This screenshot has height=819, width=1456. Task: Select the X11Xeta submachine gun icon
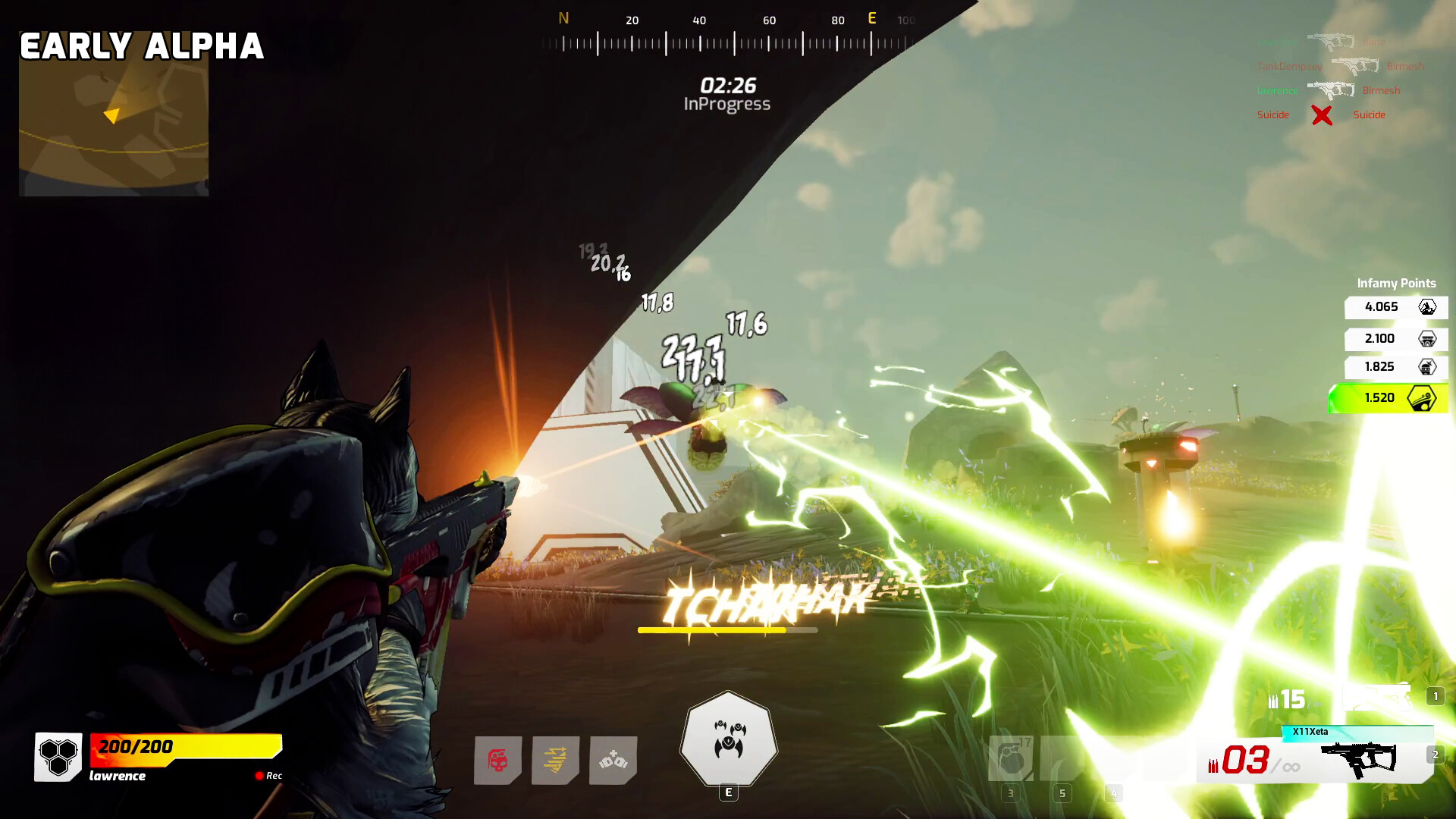(1357, 758)
